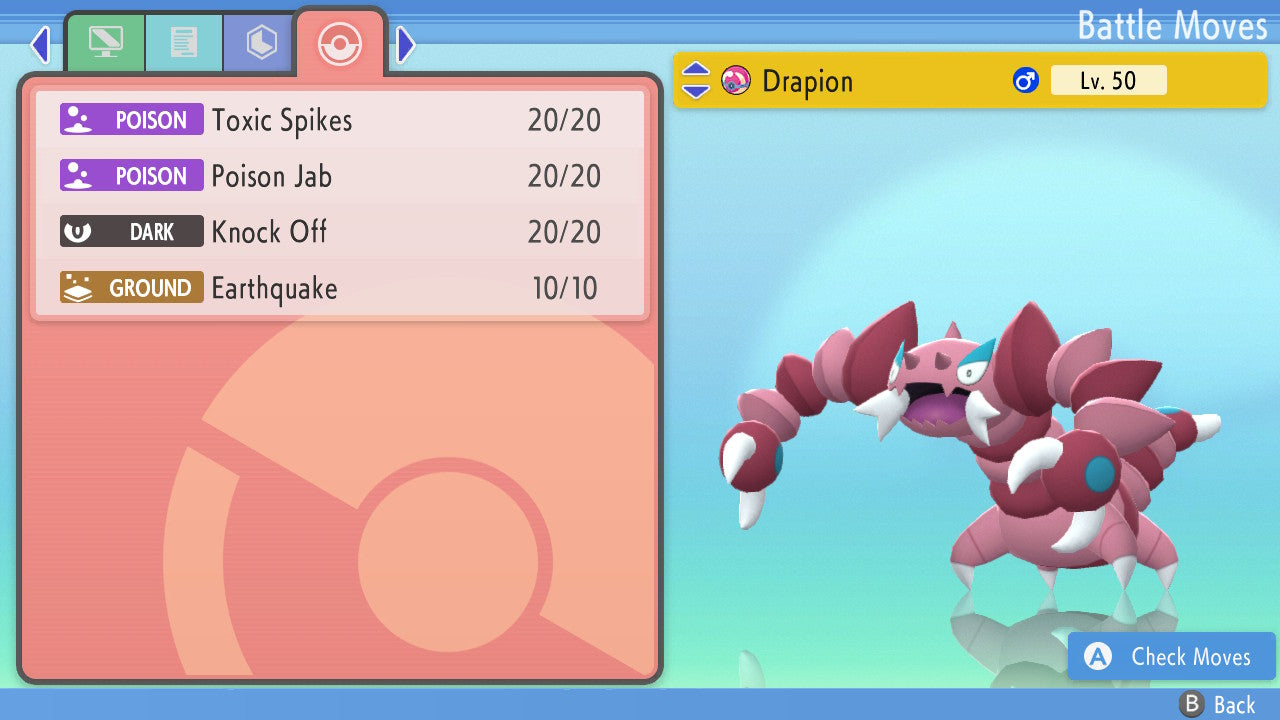Select the Trainer Memo notepad icon
The width and height of the screenshot is (1280, 720).
coord(184,42)
